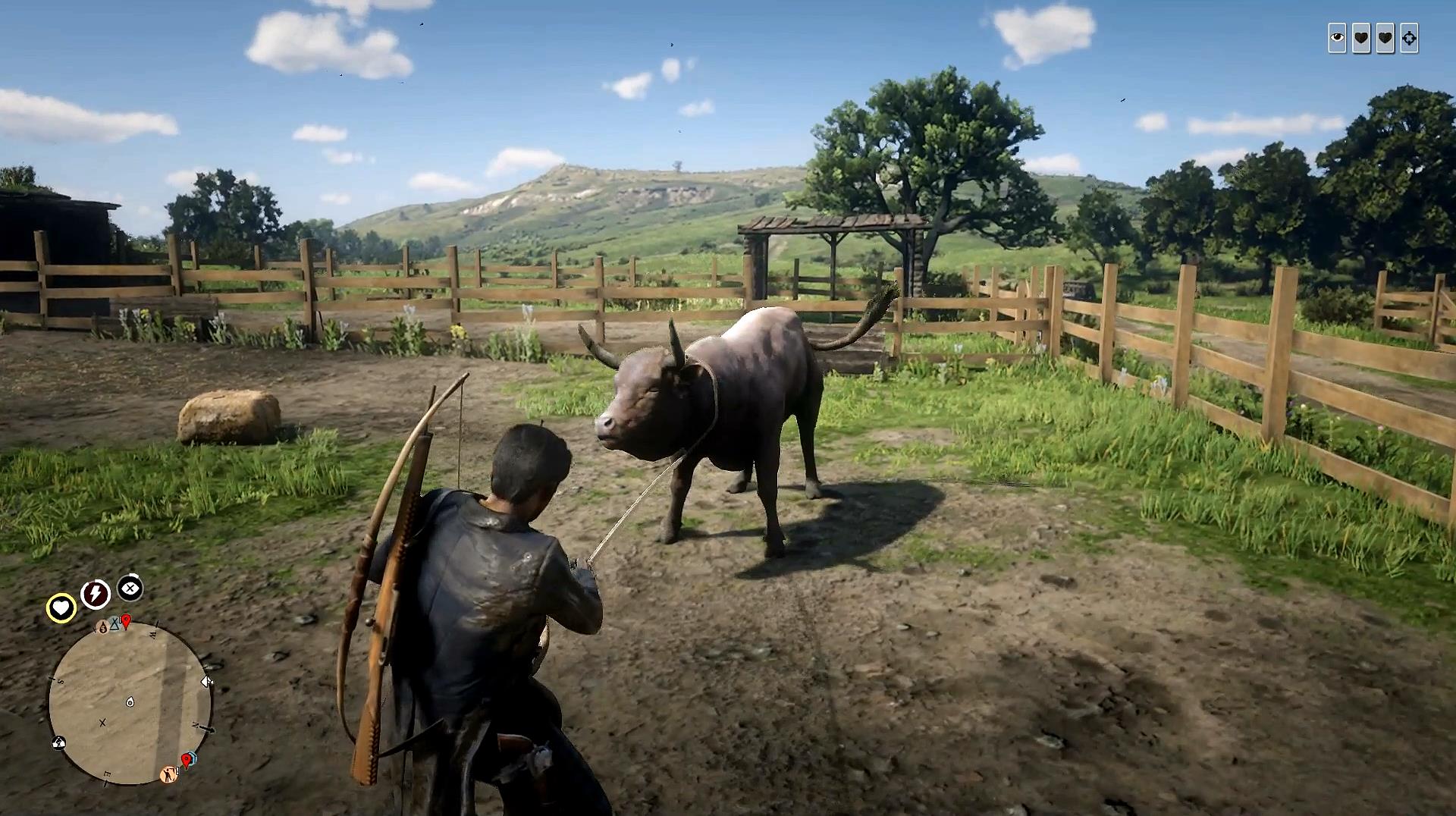1456x816 pixels.
Task: Click the red pin beside the tent marker
Action: coord(127,622)
